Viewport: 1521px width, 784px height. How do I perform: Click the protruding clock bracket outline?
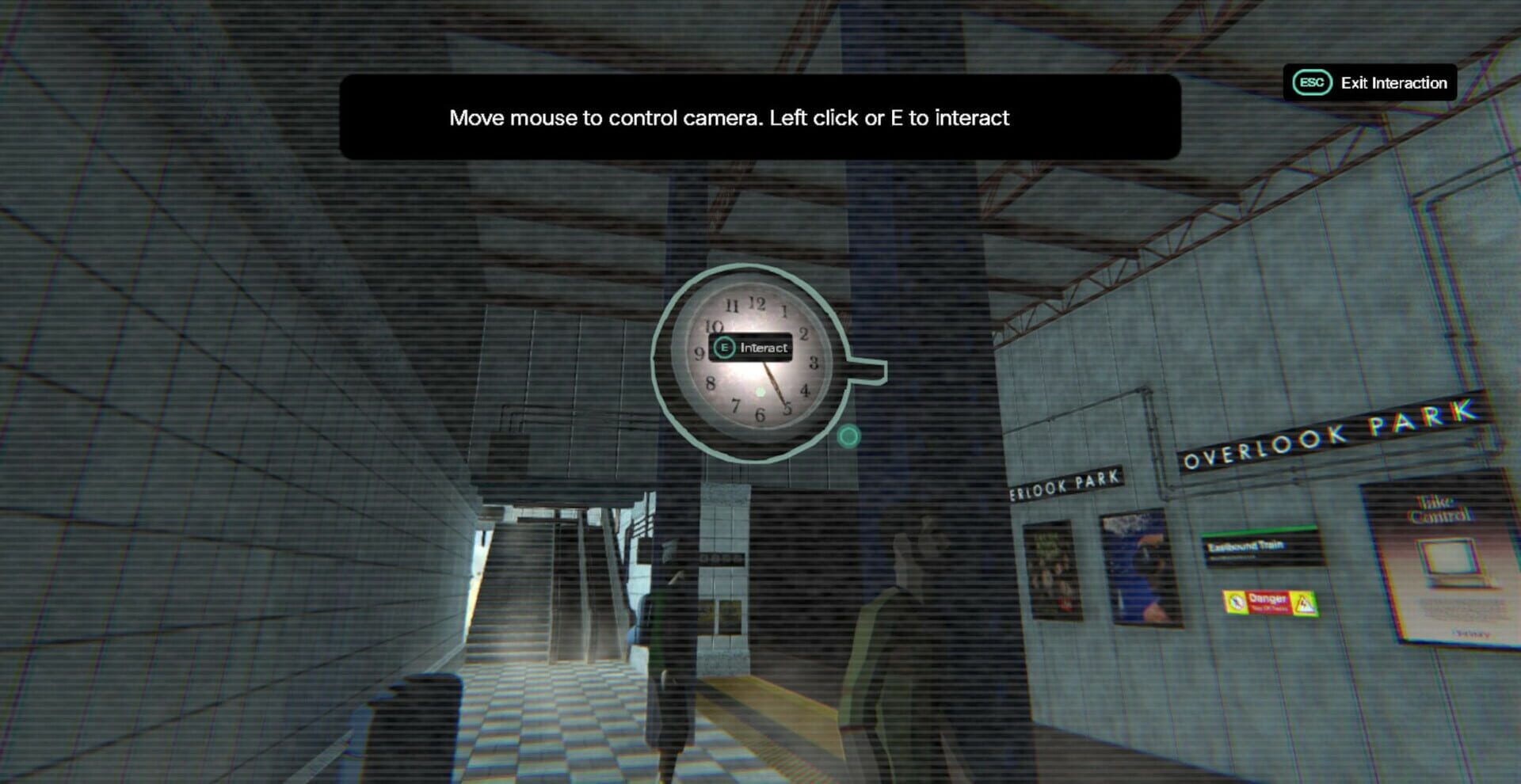click(x=863, y=371)
